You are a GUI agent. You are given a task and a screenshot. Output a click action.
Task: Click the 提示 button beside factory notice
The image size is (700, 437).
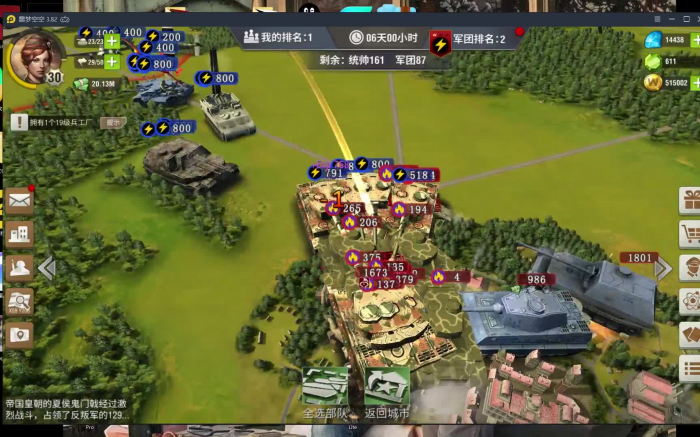click(113, 122)
